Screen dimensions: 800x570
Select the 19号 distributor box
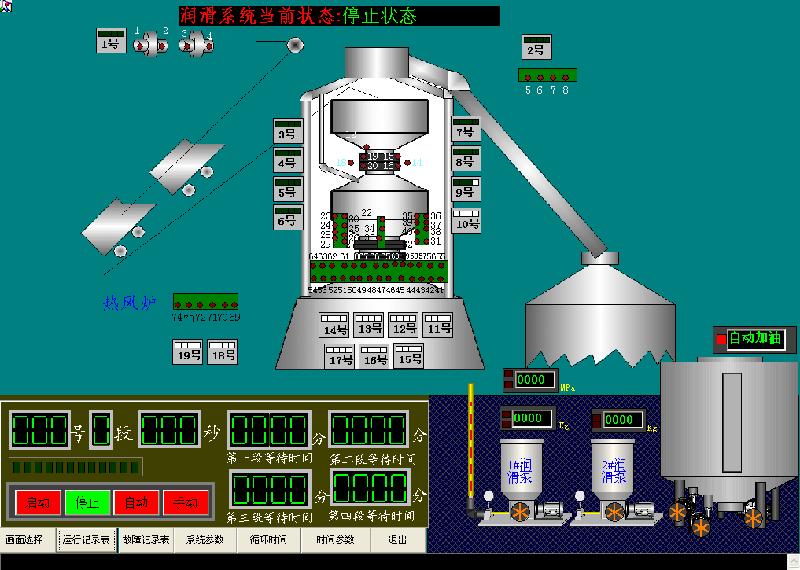[x=188, y=353]
